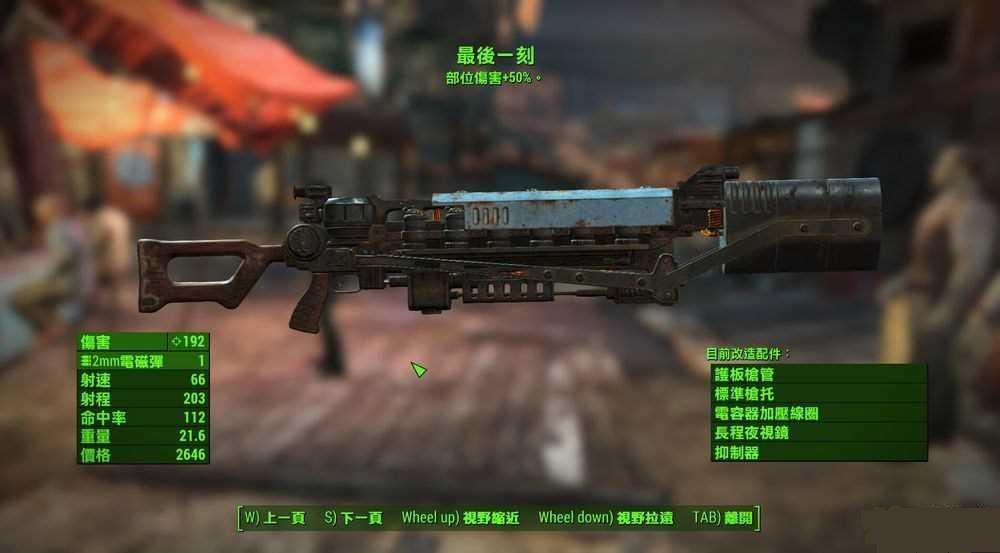Select the 護板槍管 barrel mod entry
This screenshot has width=1000, height=553.
(x=818, y=374)
